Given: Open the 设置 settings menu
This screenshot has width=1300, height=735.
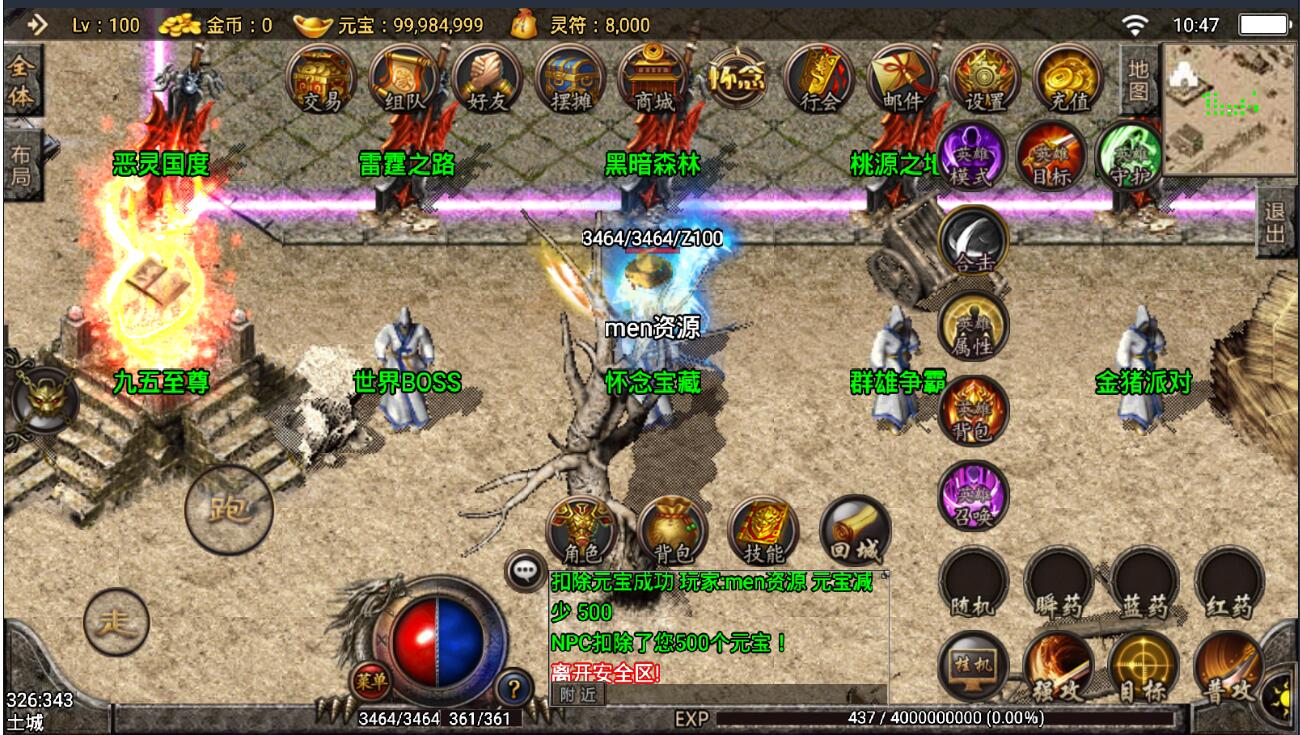Looking at the screenshot, I should coord(985,79).
